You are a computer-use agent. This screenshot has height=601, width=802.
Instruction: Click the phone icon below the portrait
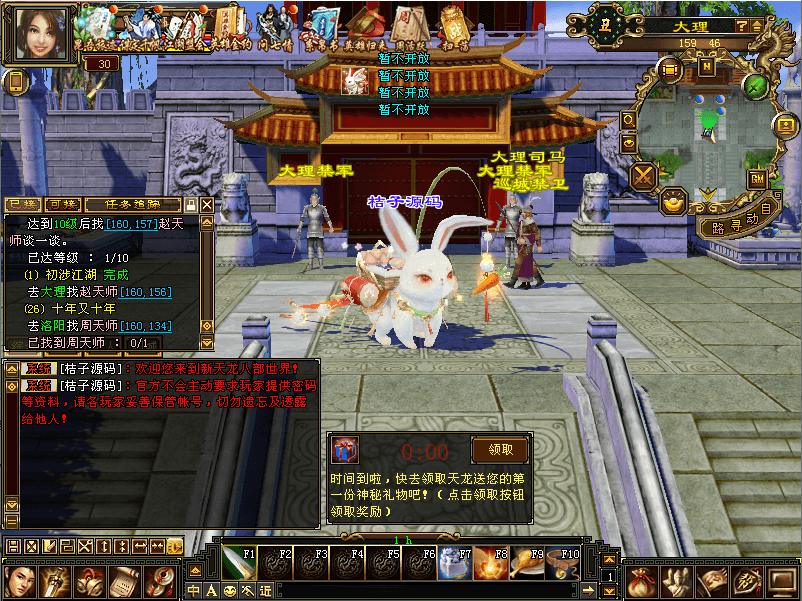pyautogui.click(x=15, y=82)
